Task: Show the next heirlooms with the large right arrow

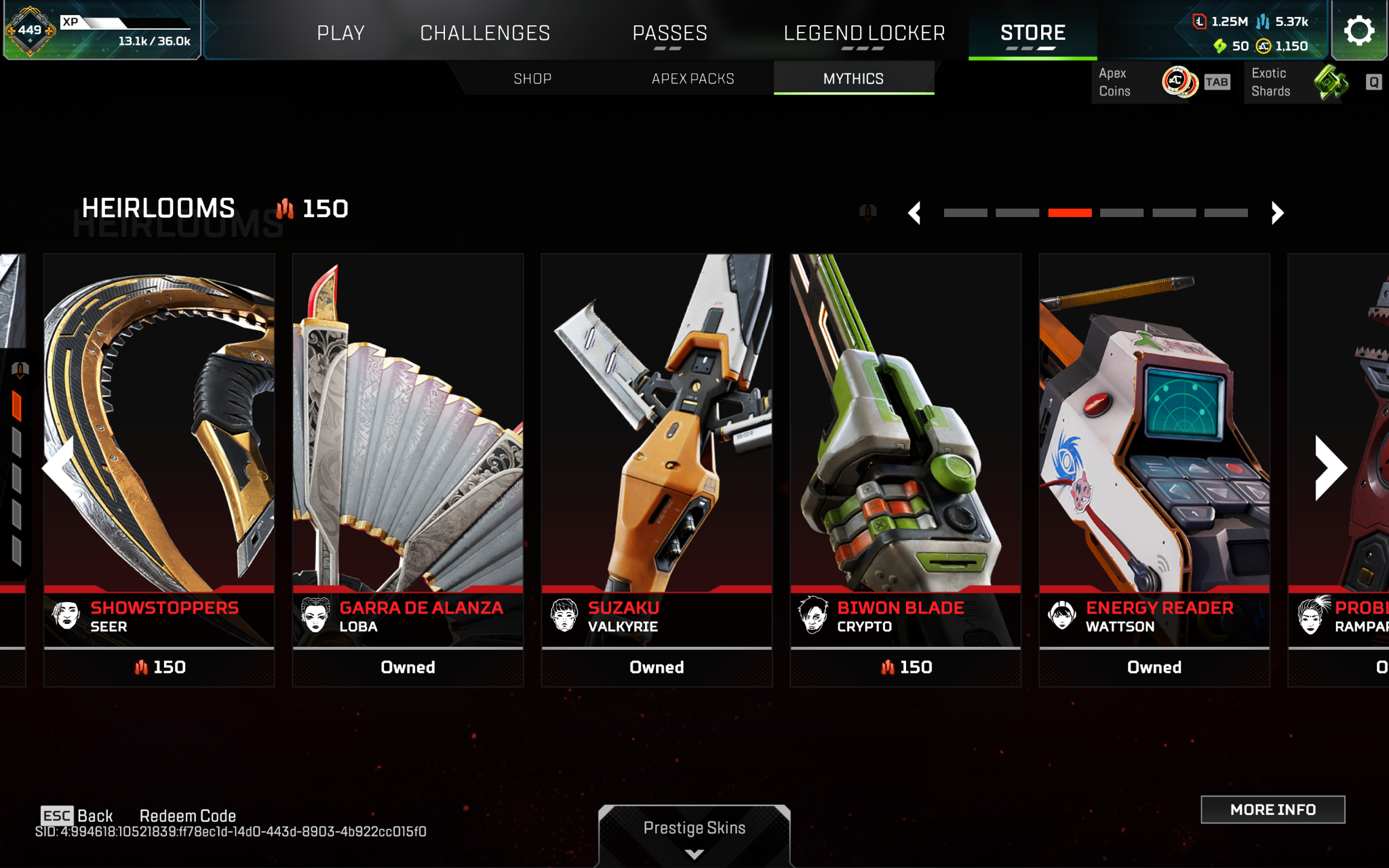Action: tap(1329, 468)
